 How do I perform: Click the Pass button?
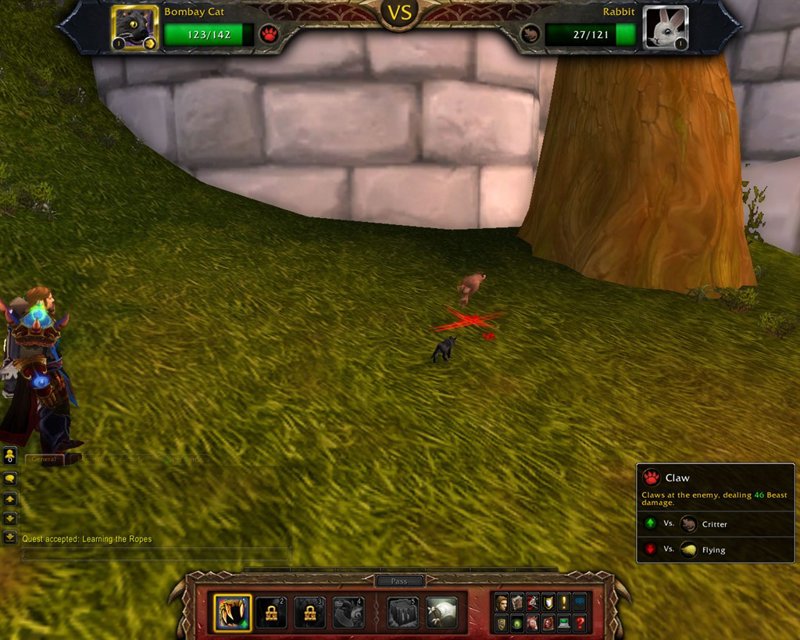tap(400, 581)
